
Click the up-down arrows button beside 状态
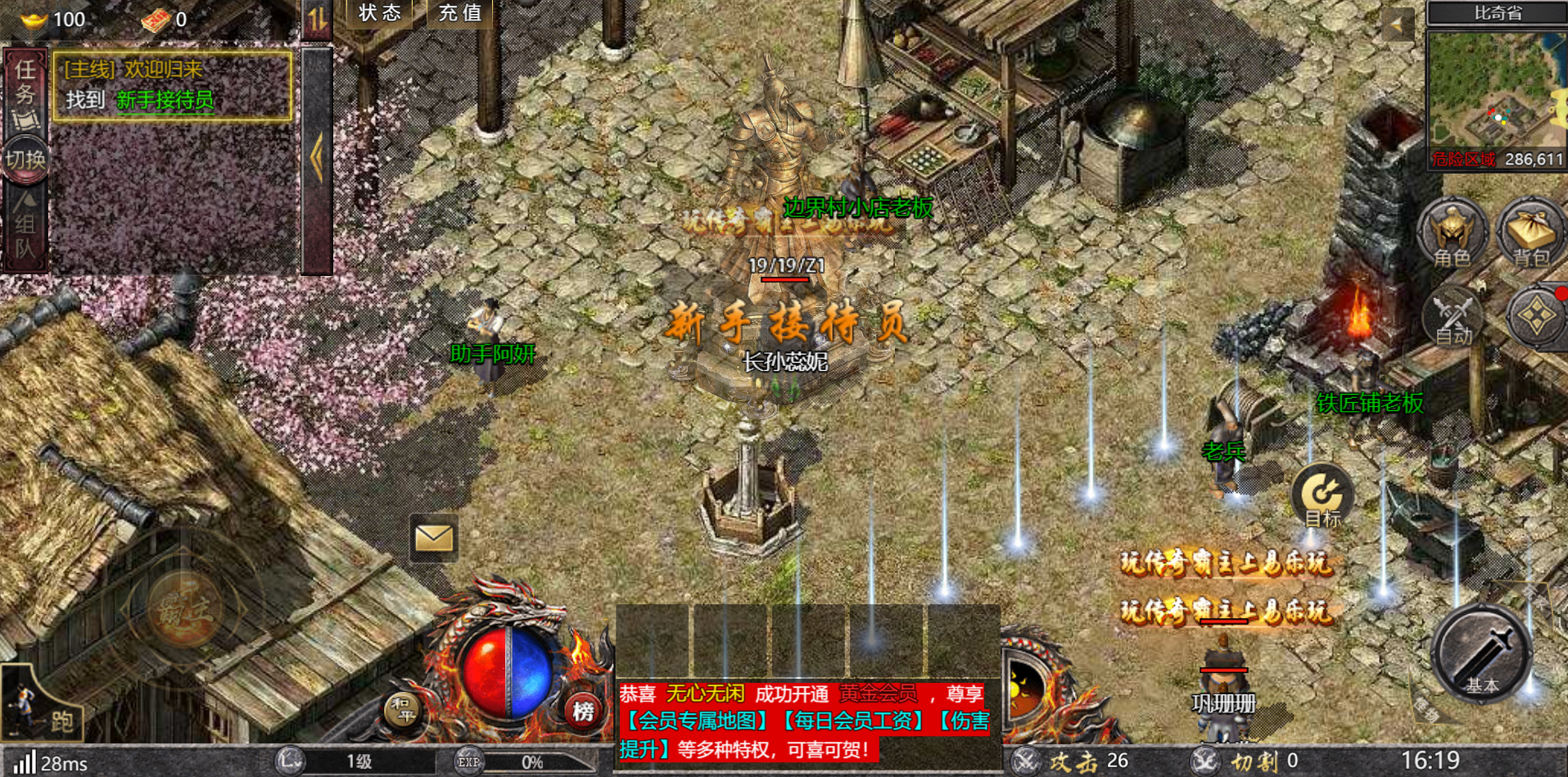tap(318, 18)
